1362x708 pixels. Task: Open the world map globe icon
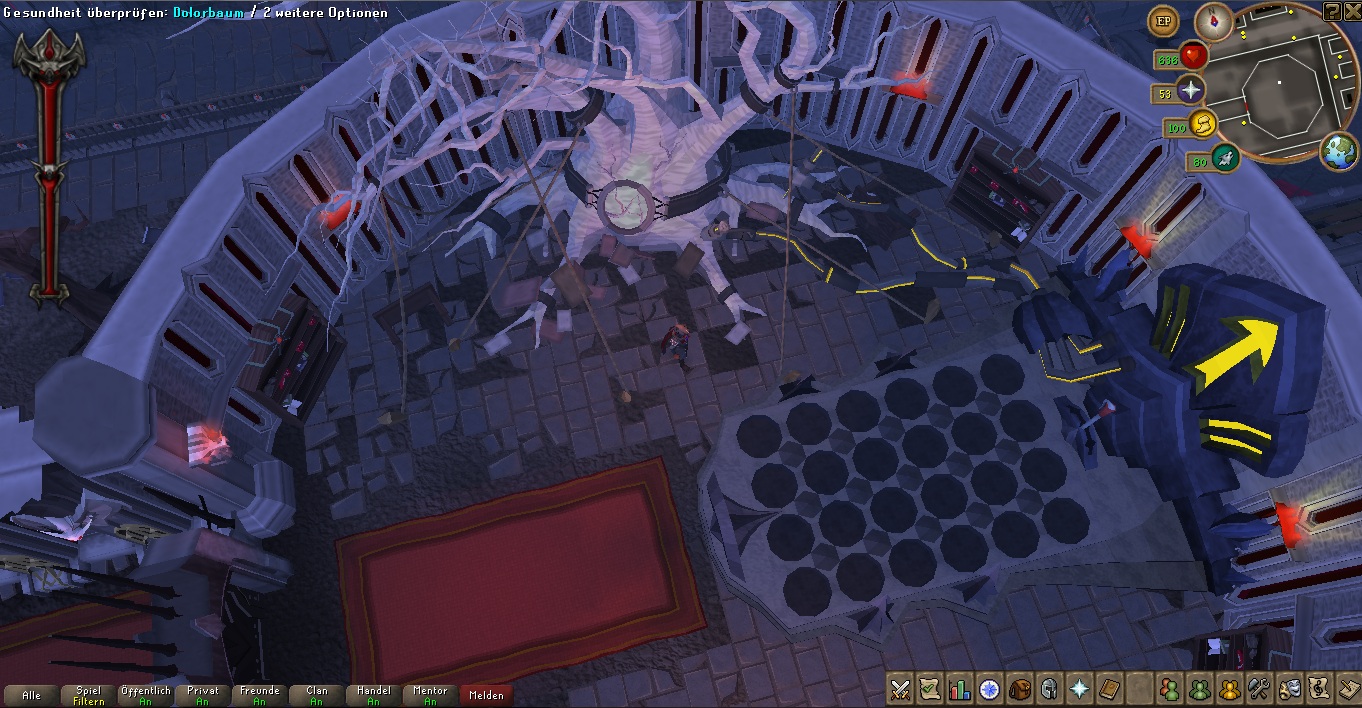pos(1339,152)
